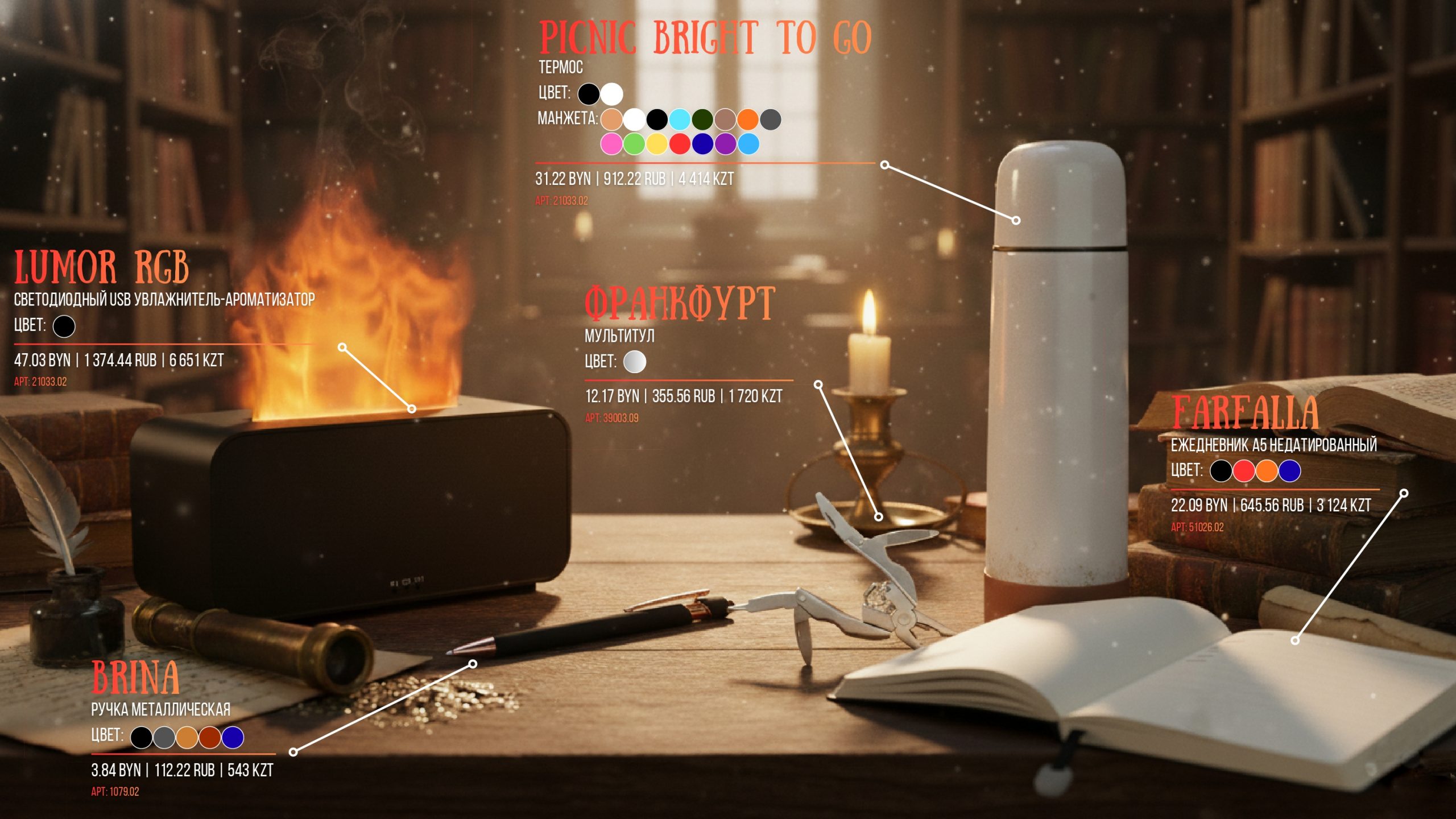
Task: Choose the black Lumor RGB color swatch
Action: point(64,326)
